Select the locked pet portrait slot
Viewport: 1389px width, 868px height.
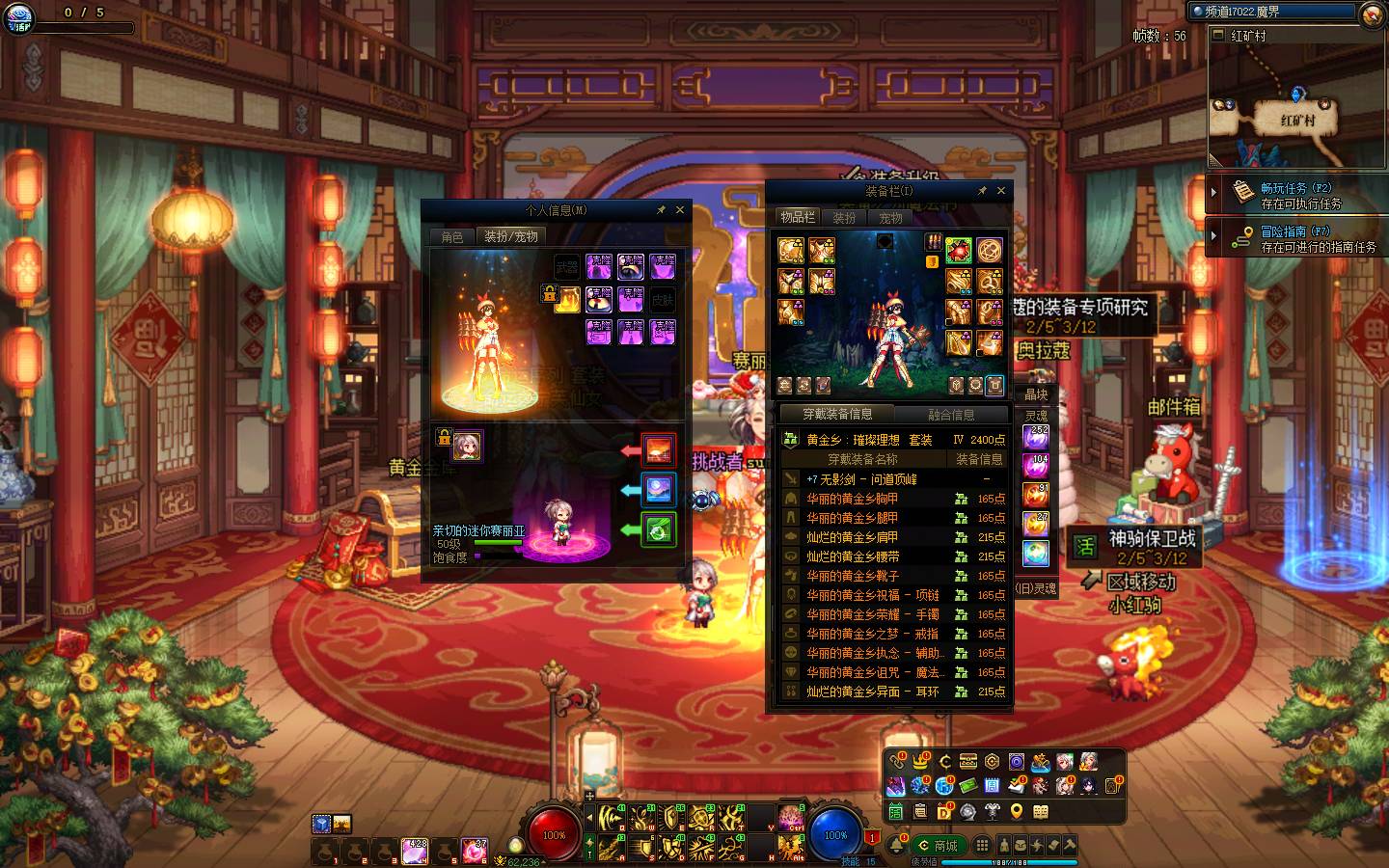(468, 446)
